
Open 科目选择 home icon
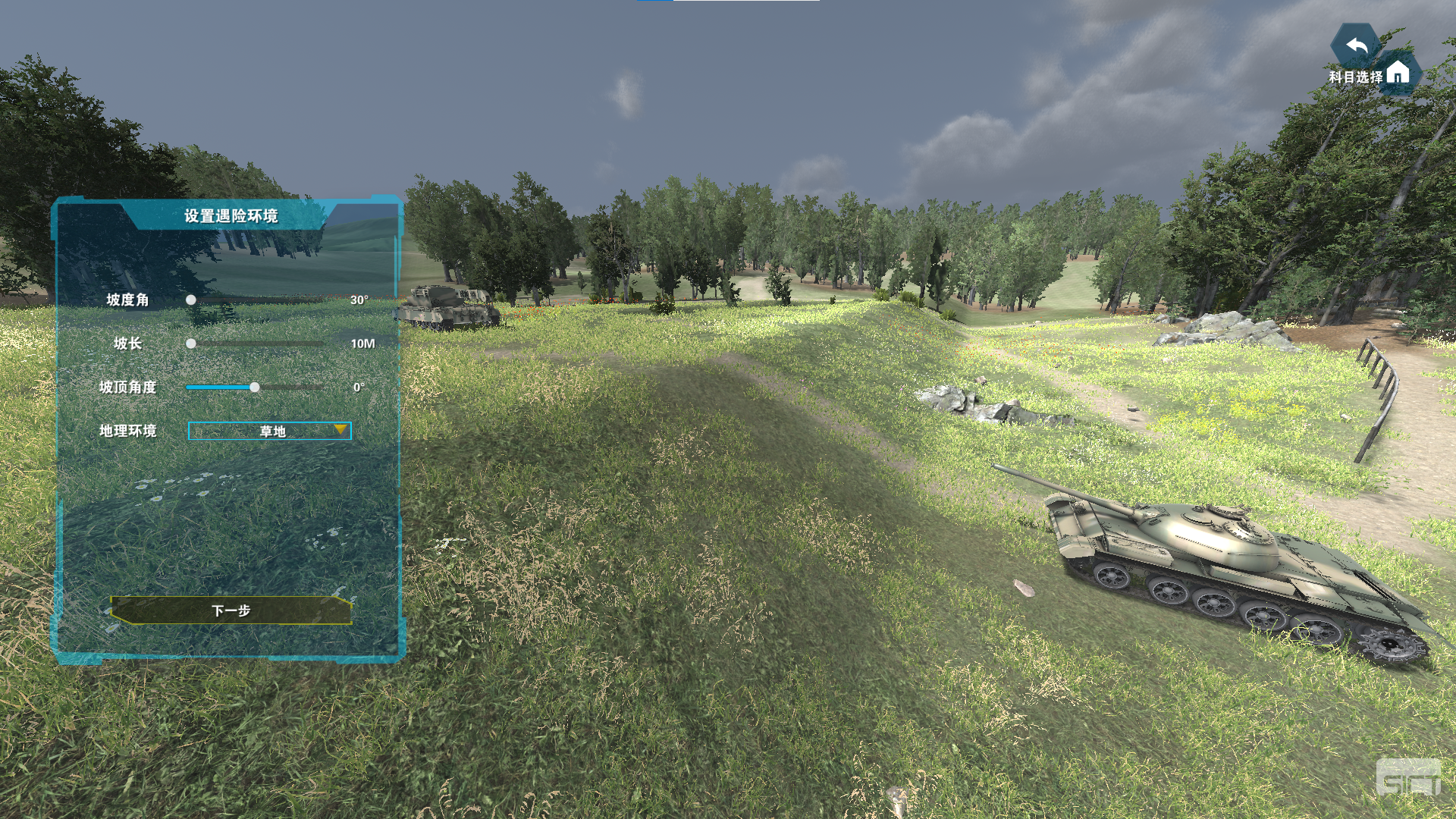[x=1398, y=74]
